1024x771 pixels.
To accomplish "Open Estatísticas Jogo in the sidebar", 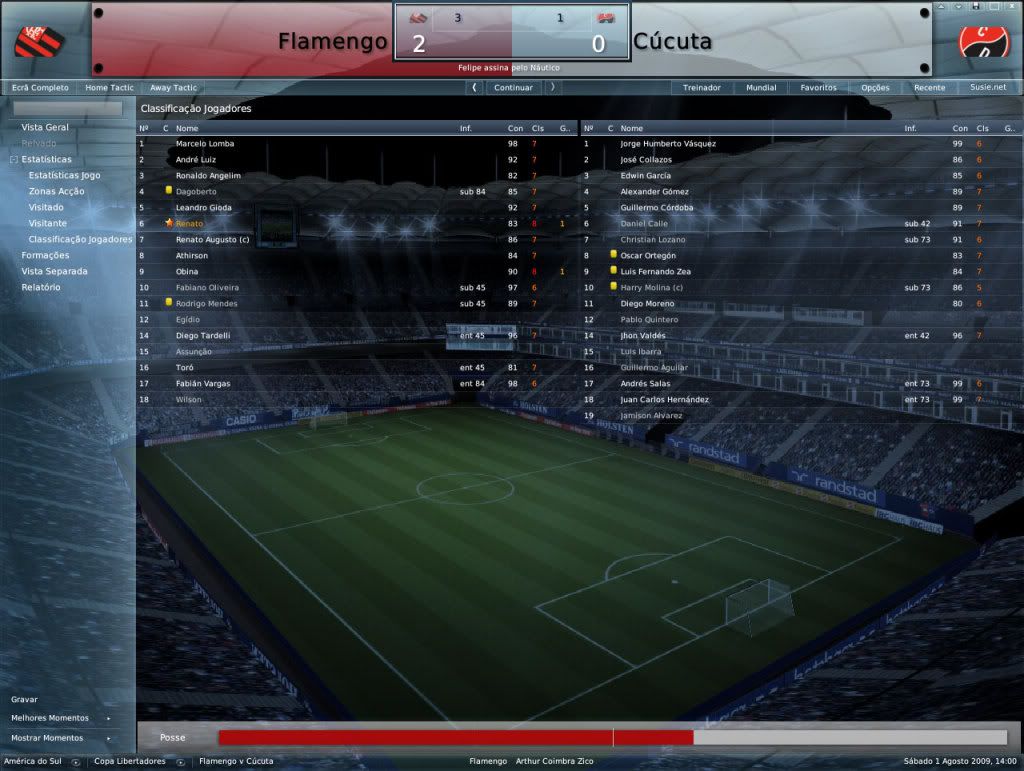I will pos(65,176).
